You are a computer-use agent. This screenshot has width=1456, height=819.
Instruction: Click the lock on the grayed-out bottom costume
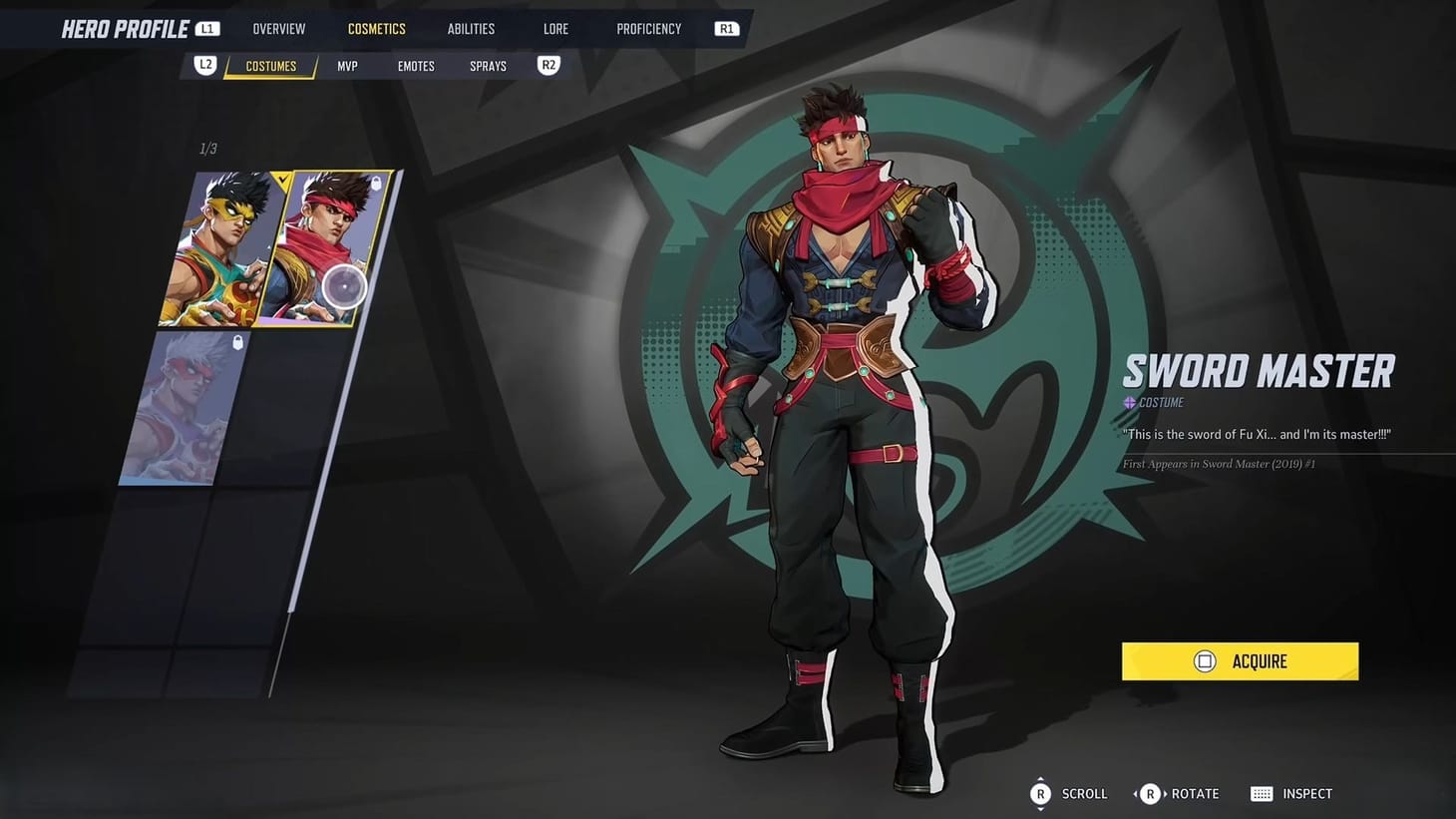coord(237,342)
